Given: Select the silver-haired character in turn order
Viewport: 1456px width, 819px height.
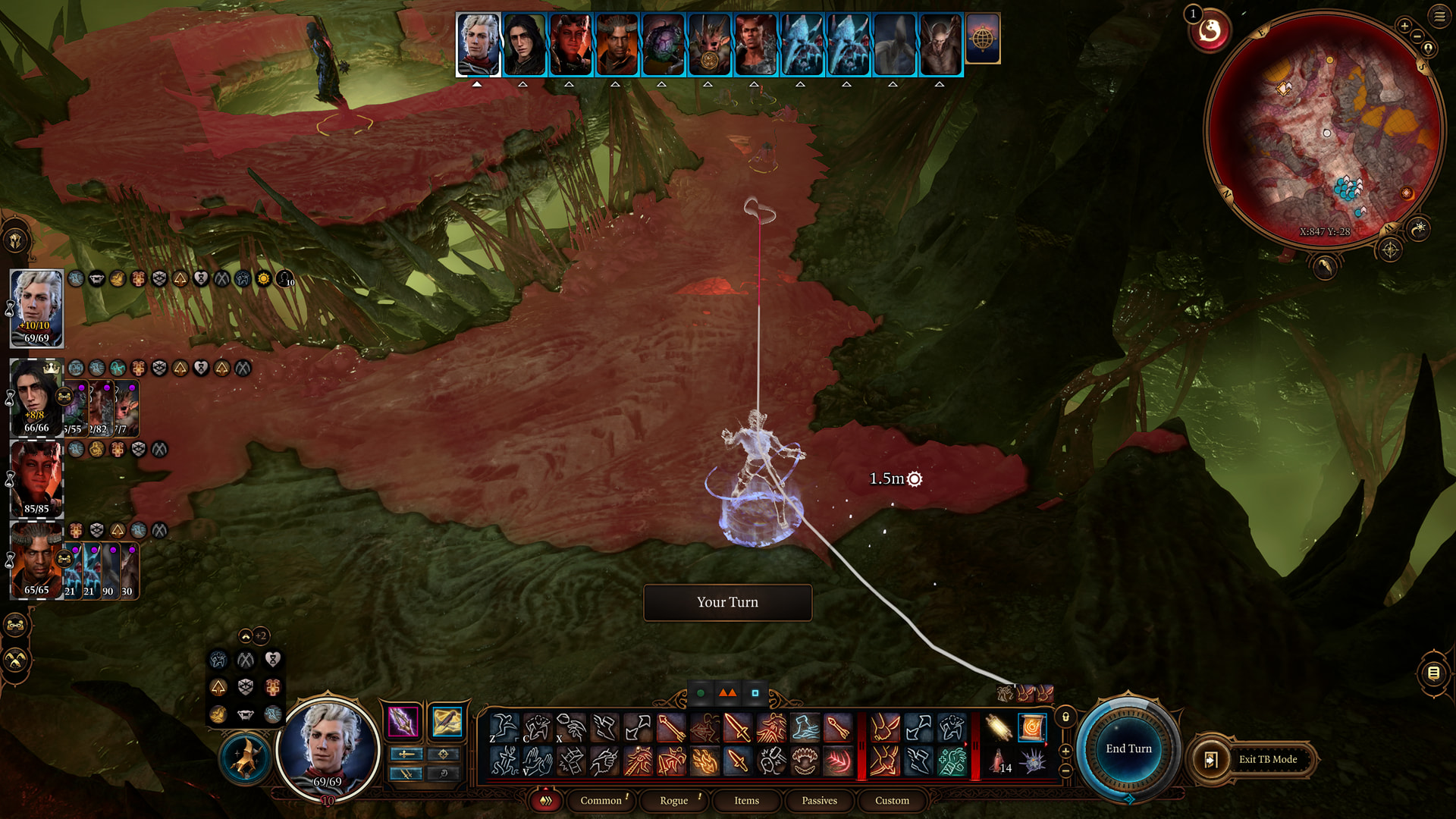Looking at the screenshot, I should (x=478, y=44).
